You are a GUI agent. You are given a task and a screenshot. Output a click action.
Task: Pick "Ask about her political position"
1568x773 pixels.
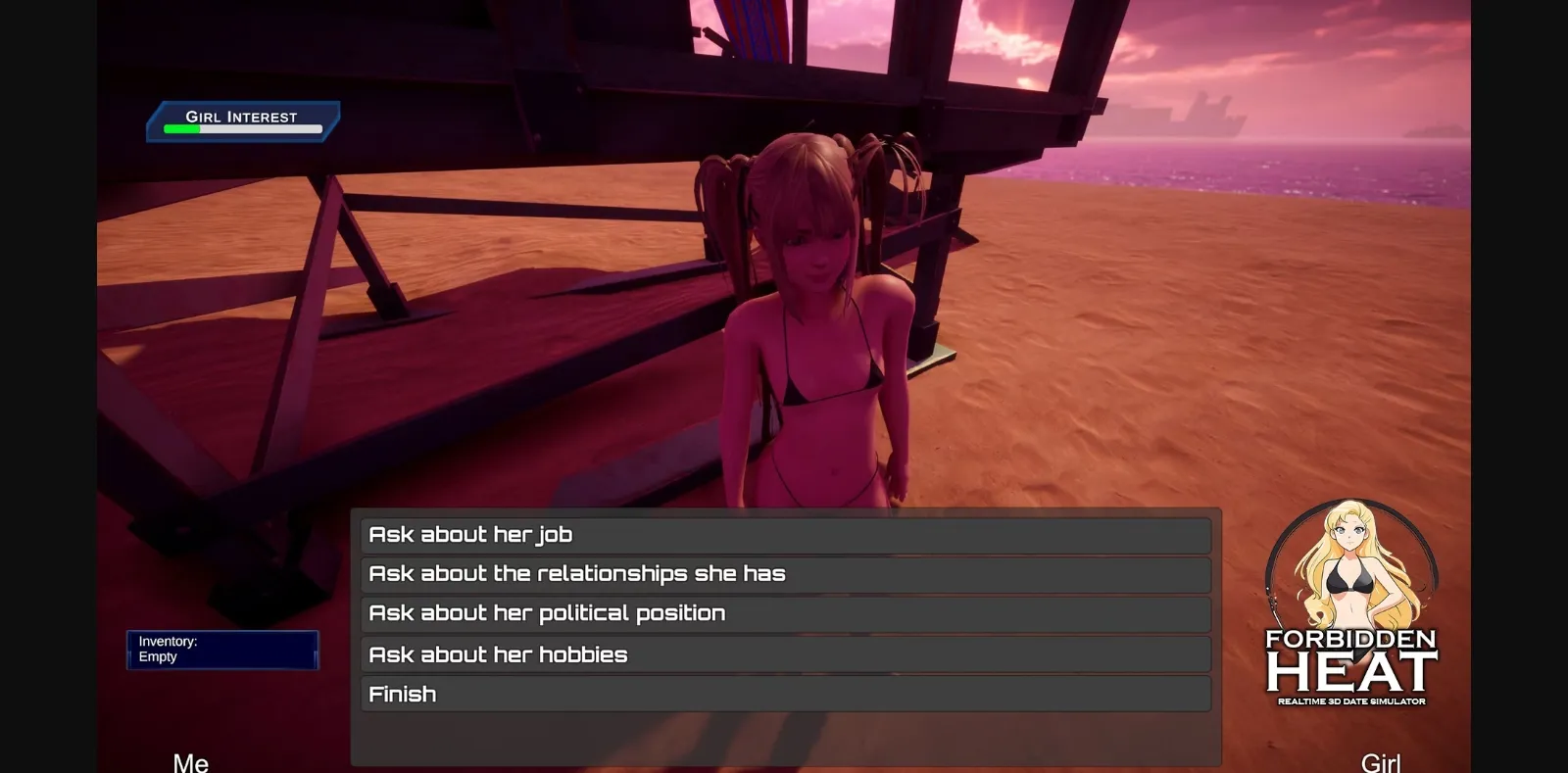(x=784, y=612)
